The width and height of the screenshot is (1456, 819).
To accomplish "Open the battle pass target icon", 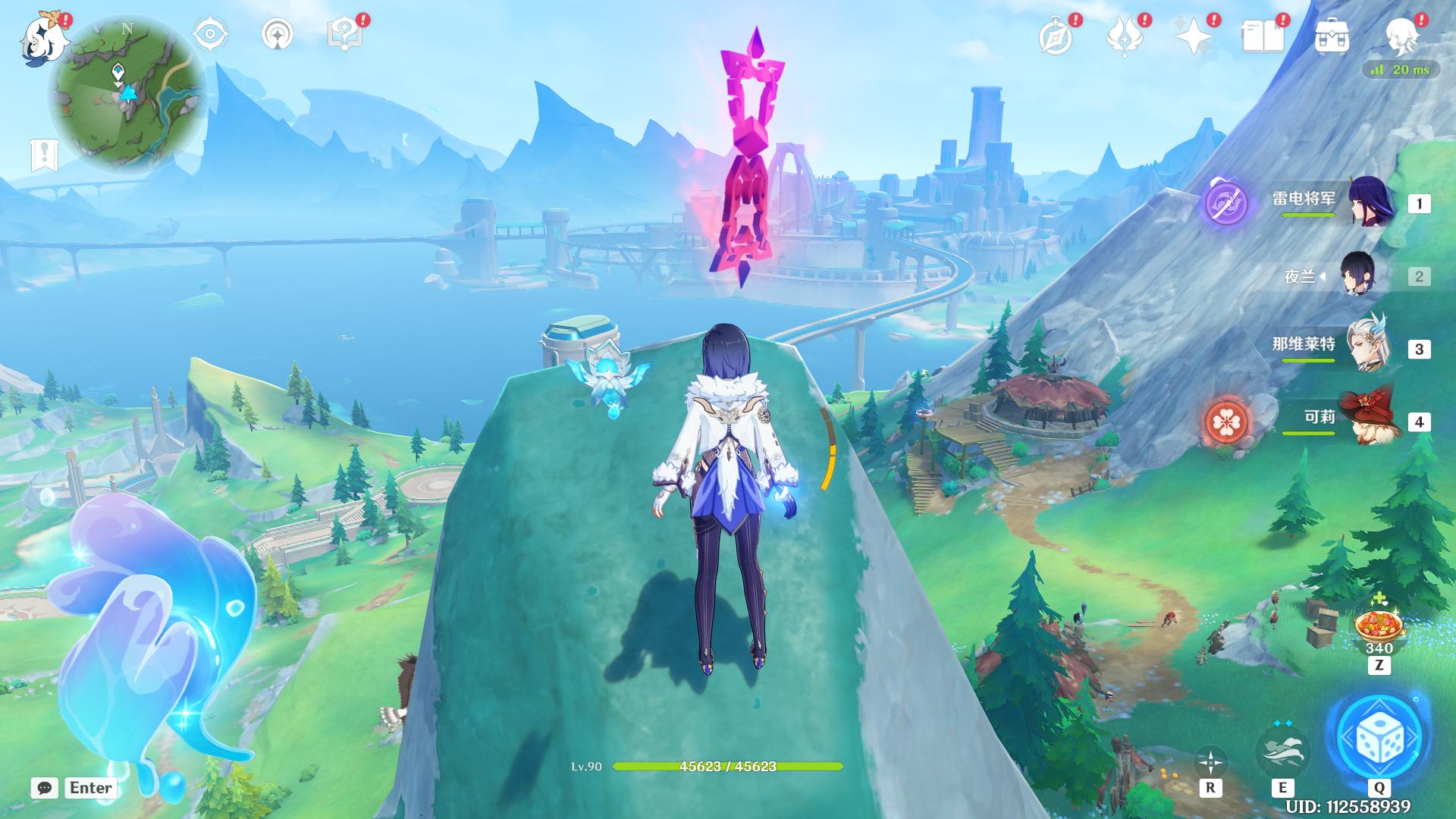I will point(210,35).
